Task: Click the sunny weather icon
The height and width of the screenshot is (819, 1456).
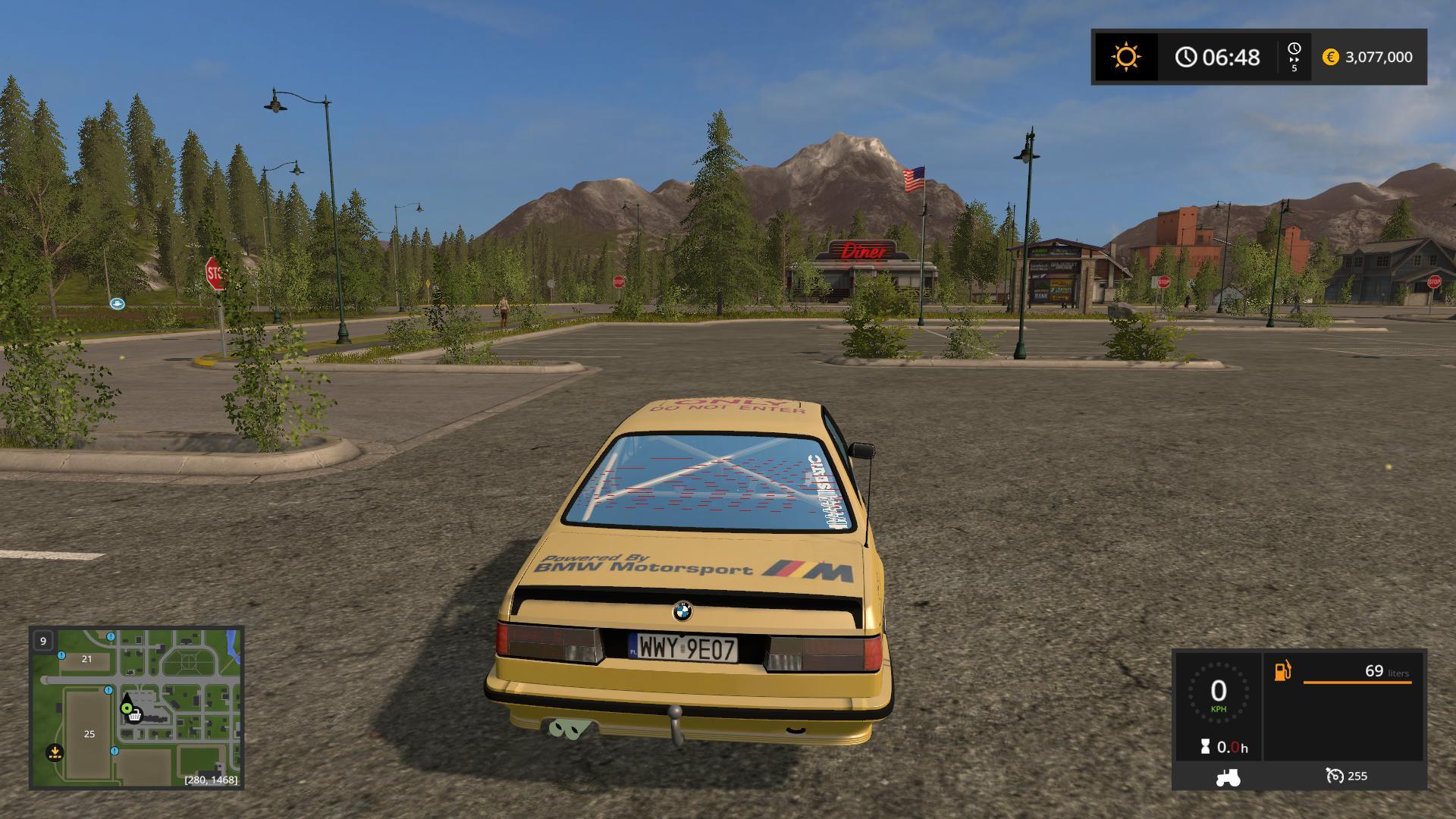Action: pos(1125,57)
